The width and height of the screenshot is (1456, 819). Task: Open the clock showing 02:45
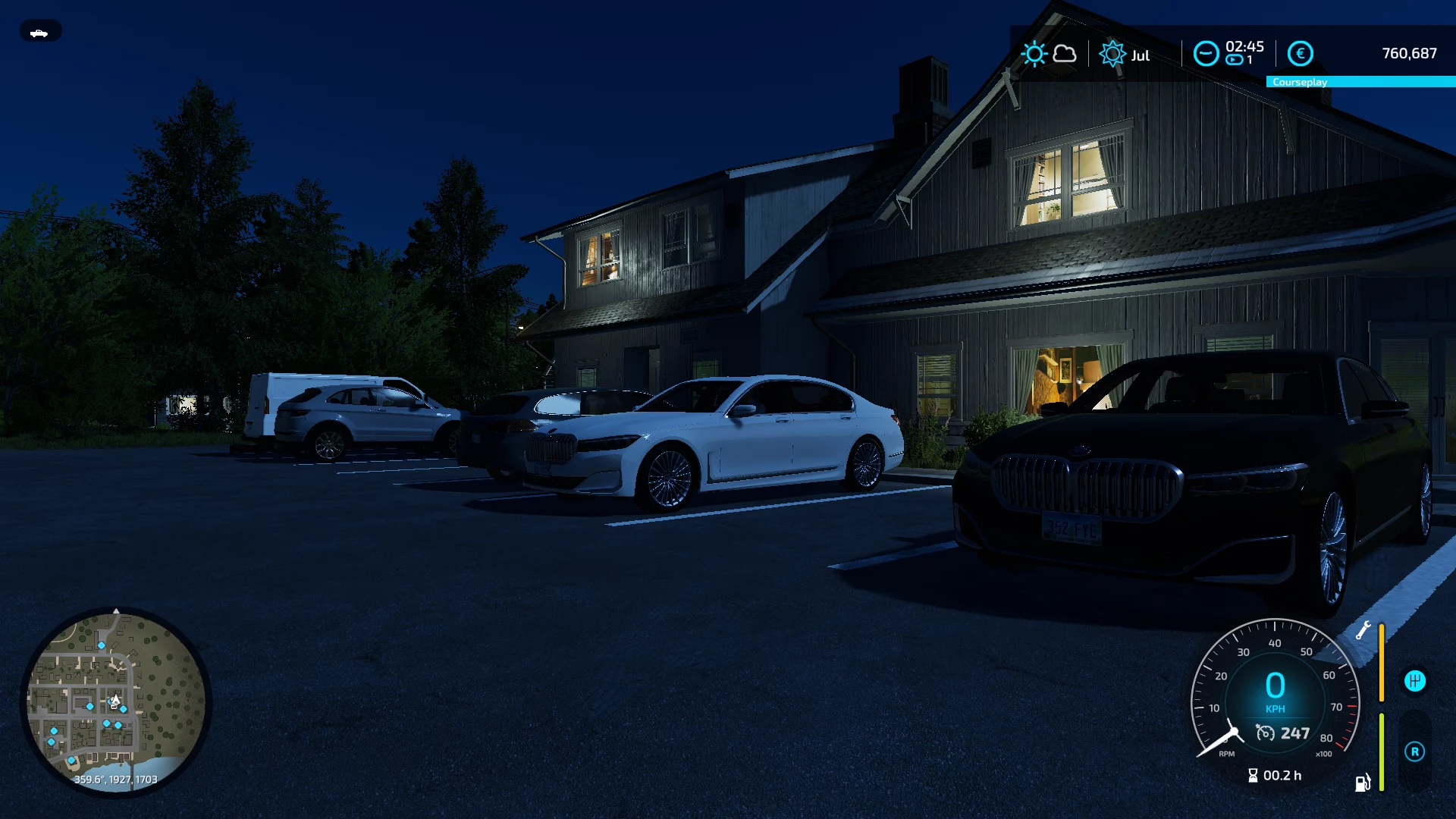click(x=1244, y=46)
